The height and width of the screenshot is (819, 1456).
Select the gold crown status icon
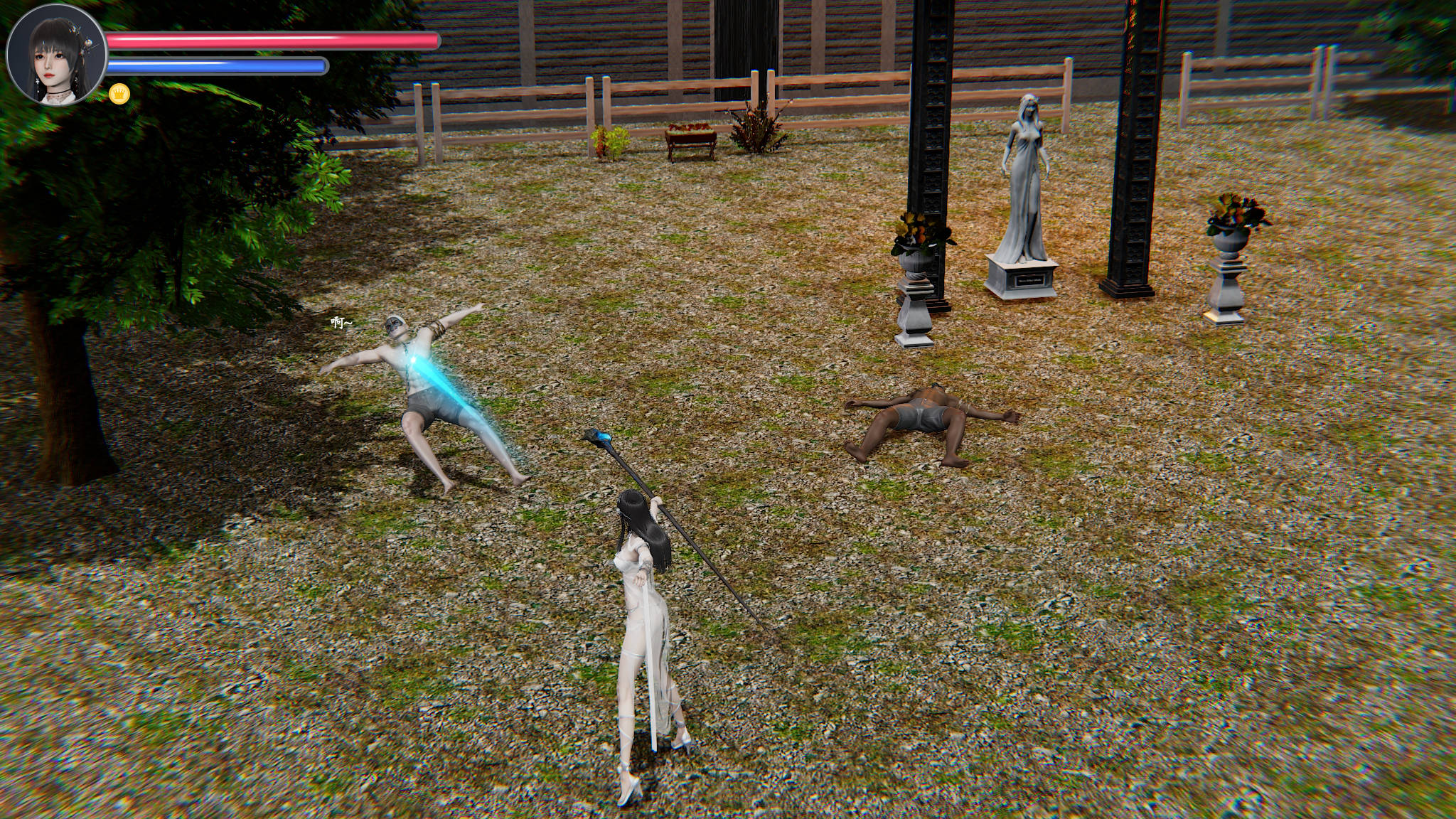tap(119, 93)
